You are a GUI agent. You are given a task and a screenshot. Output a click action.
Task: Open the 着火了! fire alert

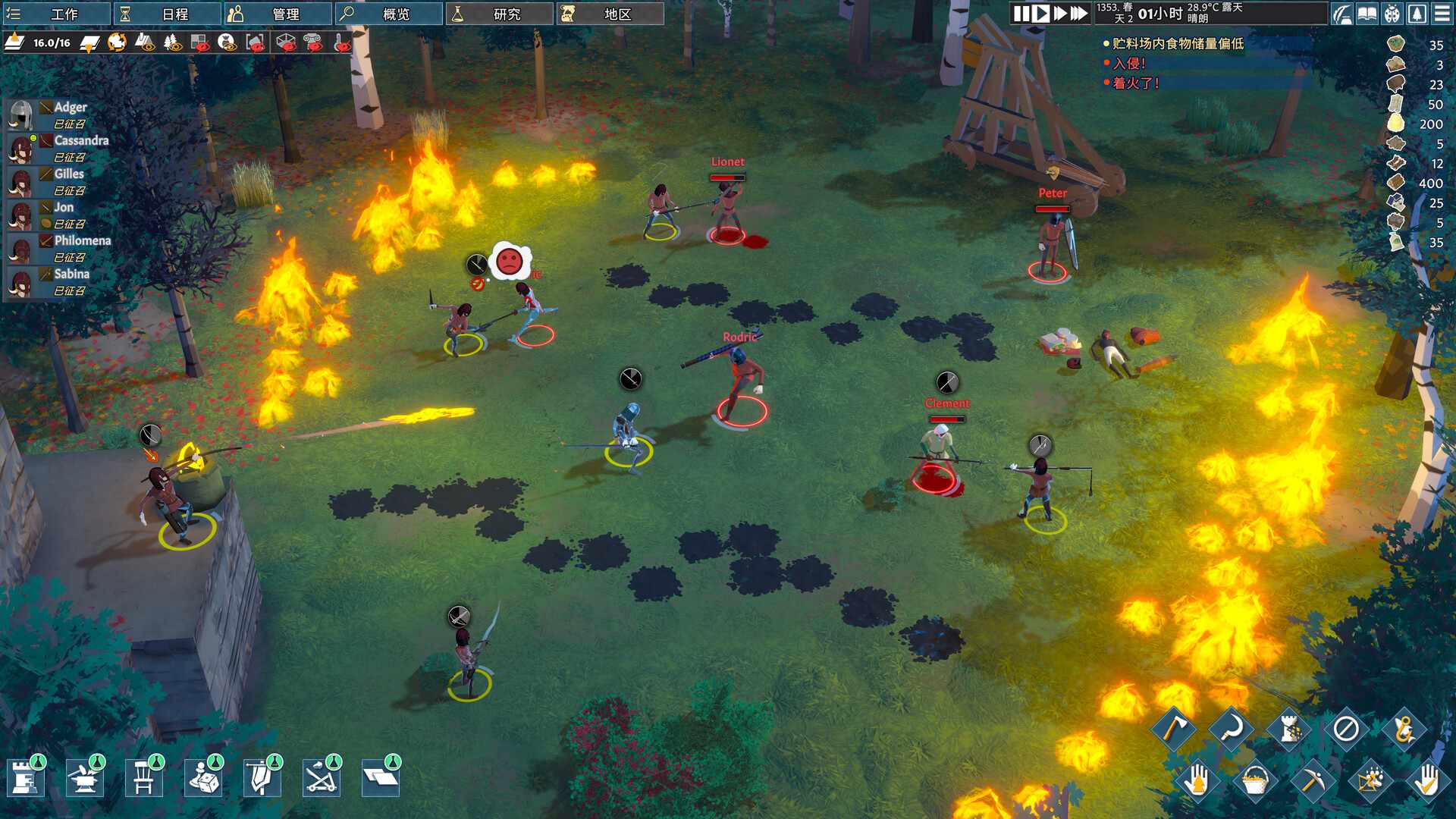click(x=1135, y=83)
